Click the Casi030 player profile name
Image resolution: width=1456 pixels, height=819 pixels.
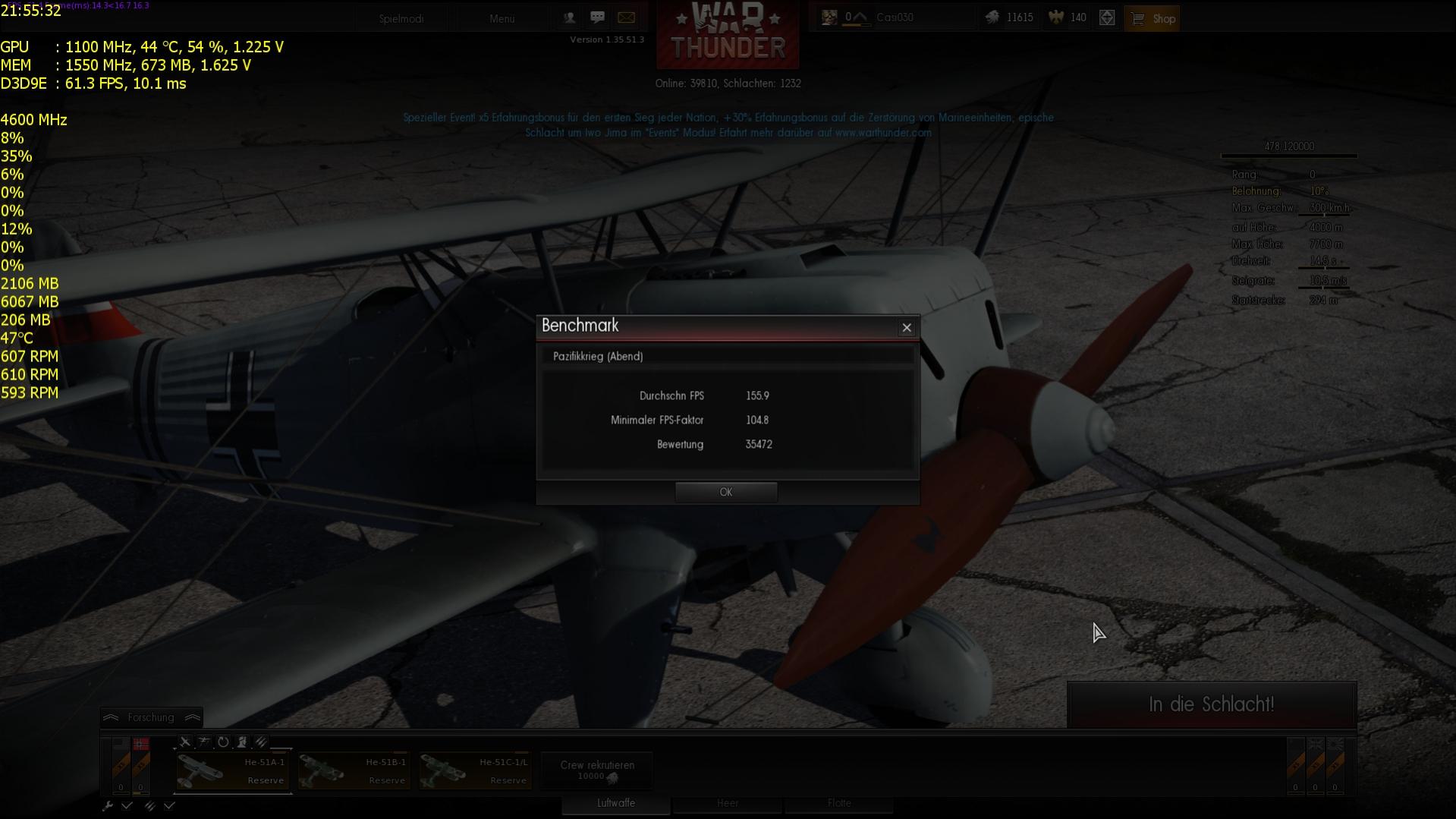[895, 17]
